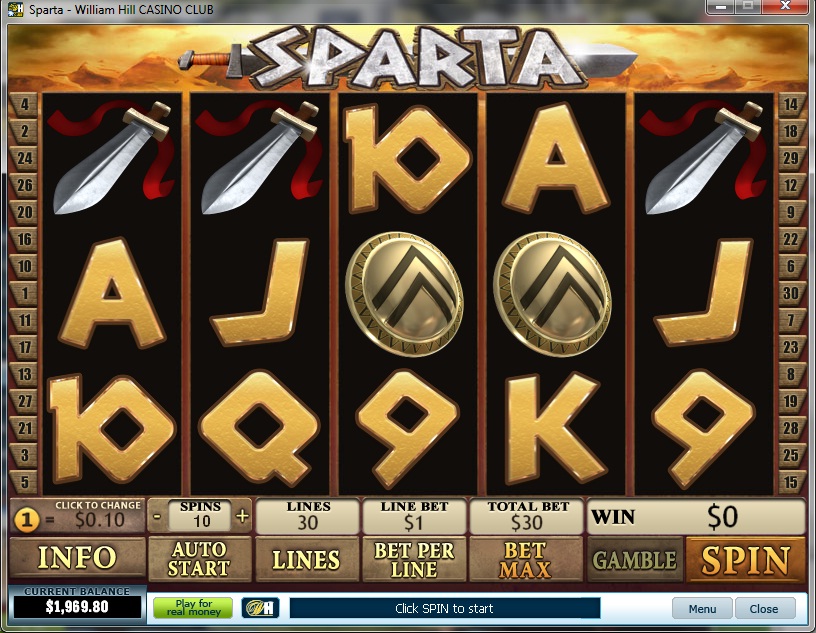Select payline number 30 marker
This screenshot has height=633, width=816.
tap(791, 293)
